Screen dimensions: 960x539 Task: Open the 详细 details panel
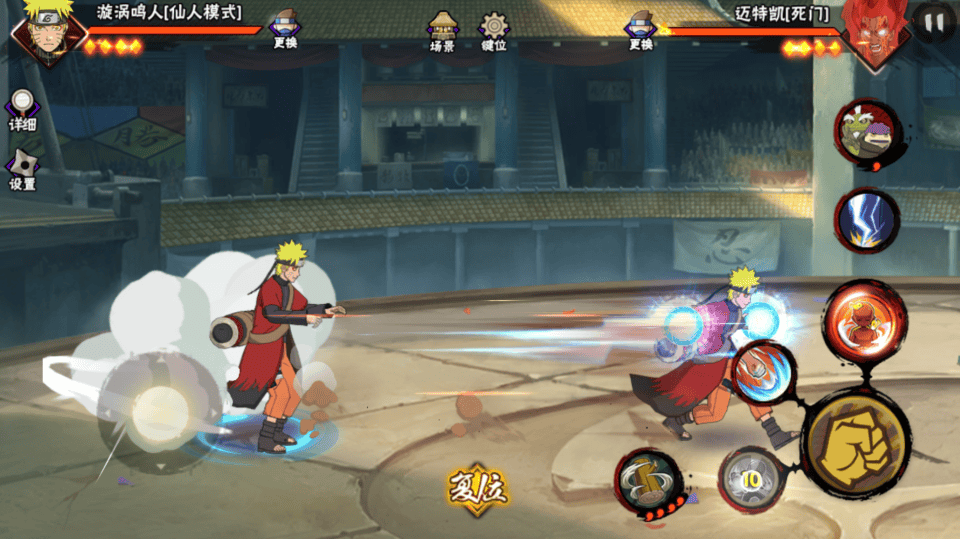(22, 110)
